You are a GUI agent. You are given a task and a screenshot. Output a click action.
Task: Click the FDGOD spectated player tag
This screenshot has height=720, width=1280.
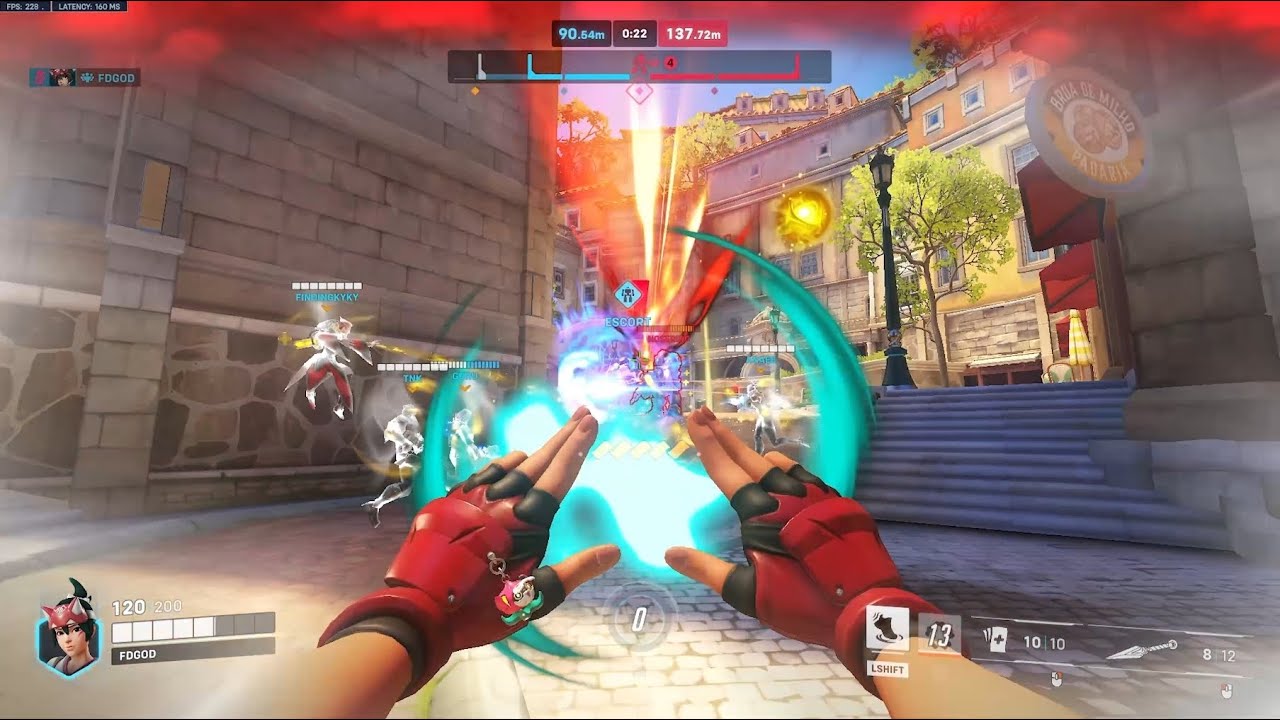(85, 77)
